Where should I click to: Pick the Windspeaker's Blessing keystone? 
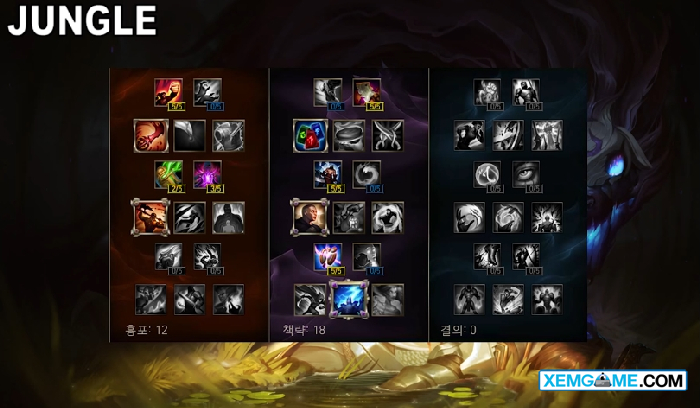(386, 297)
